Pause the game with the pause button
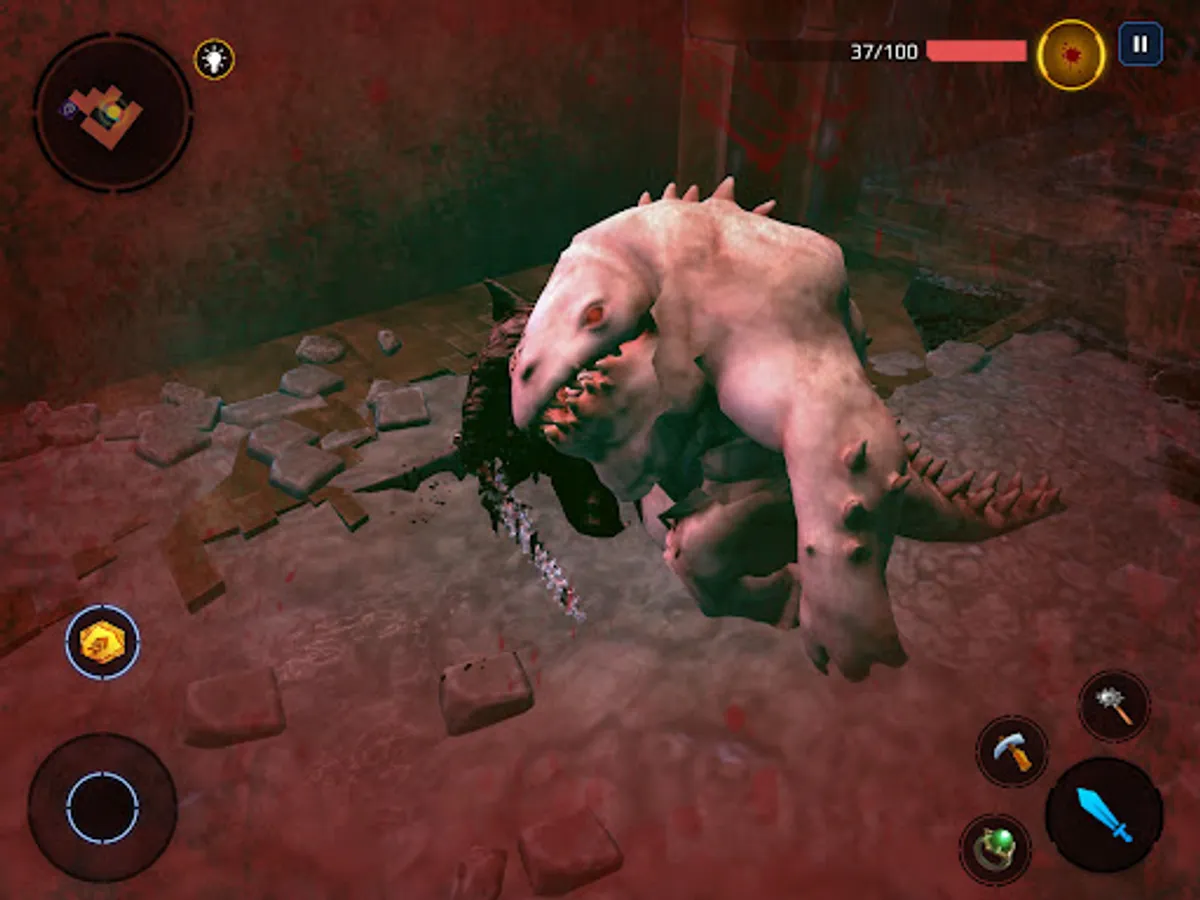Viewport: 1200px width, 900px height. (x=1140, y=44)
